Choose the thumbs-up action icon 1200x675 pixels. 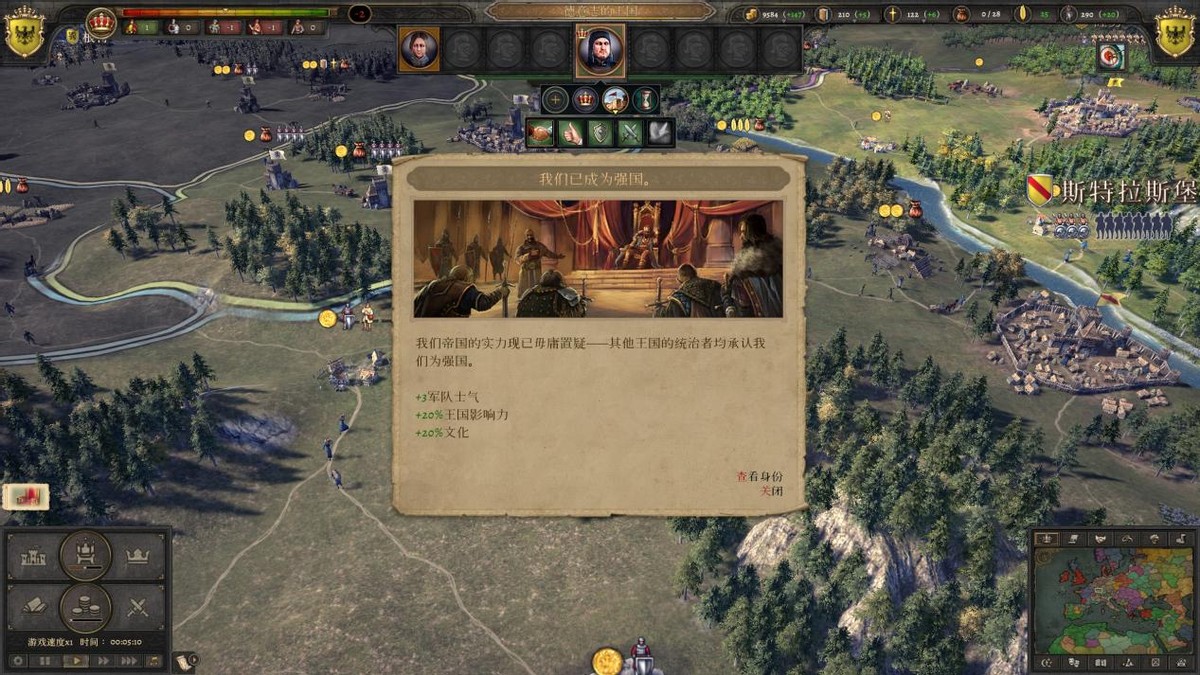pos(571,132)
